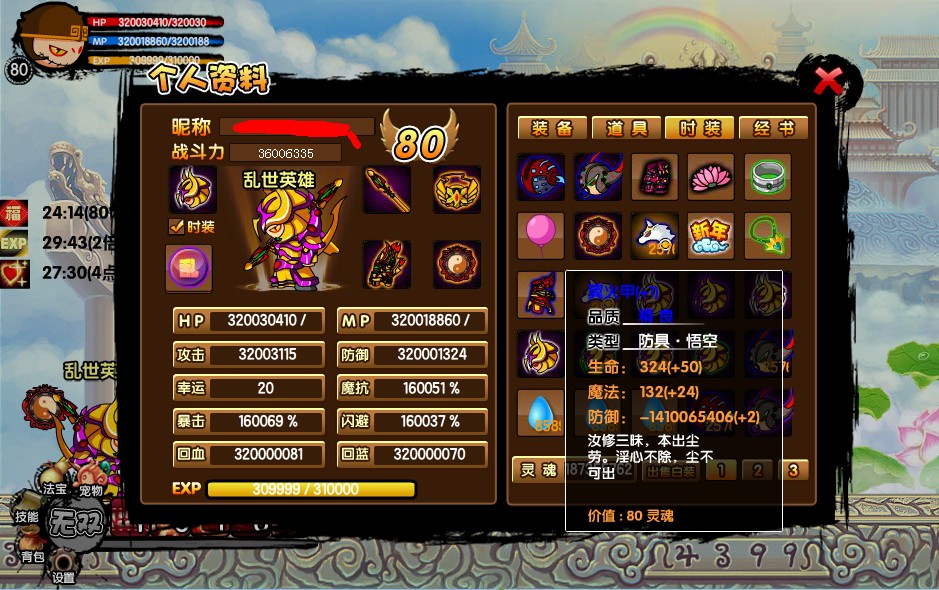This screenshot has height=590, width=939.
Task: Open 设置 settings
Action: (x=63, y=575)
